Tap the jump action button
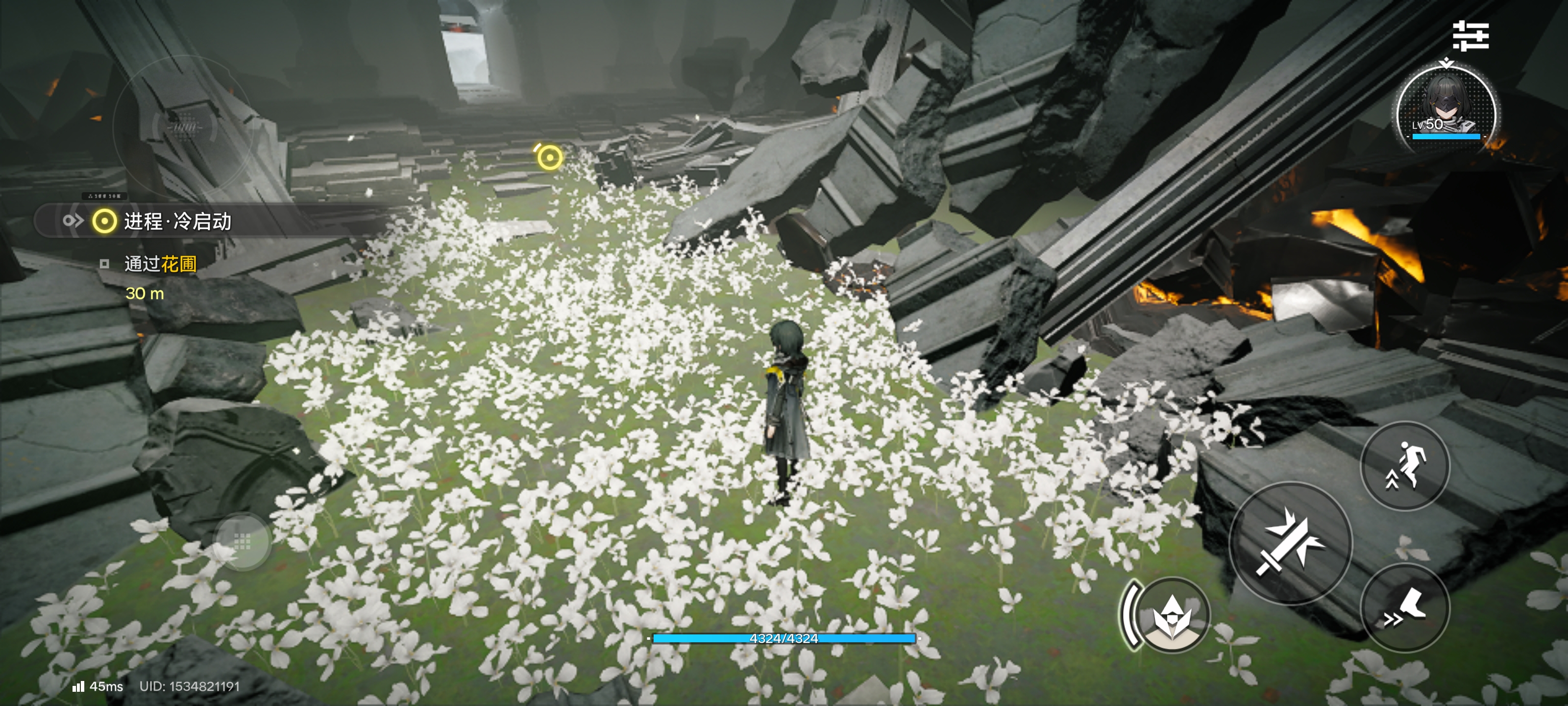1568x706 pixels. 1405,466
